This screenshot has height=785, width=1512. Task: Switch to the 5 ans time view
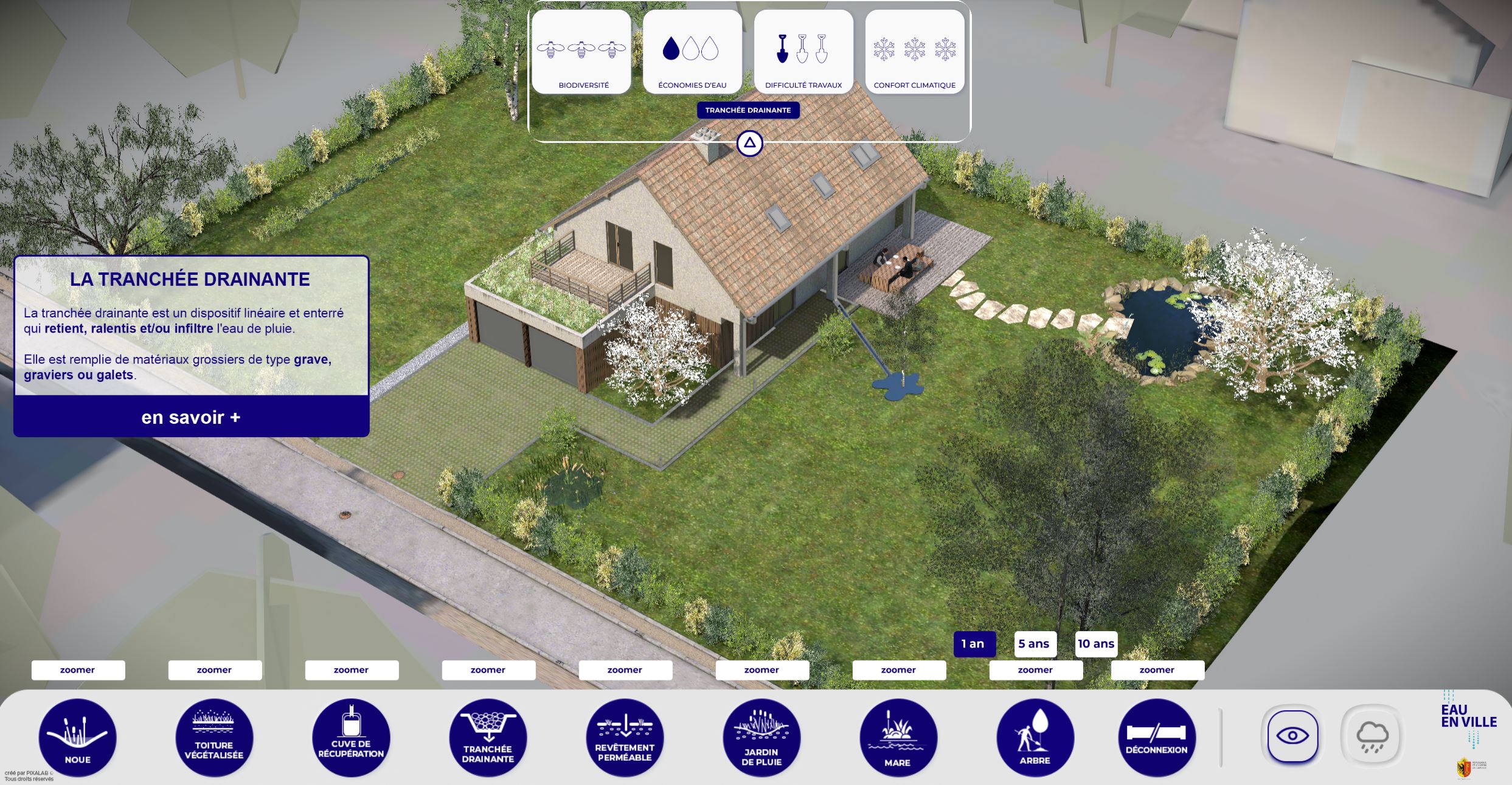click(1035, 643)
